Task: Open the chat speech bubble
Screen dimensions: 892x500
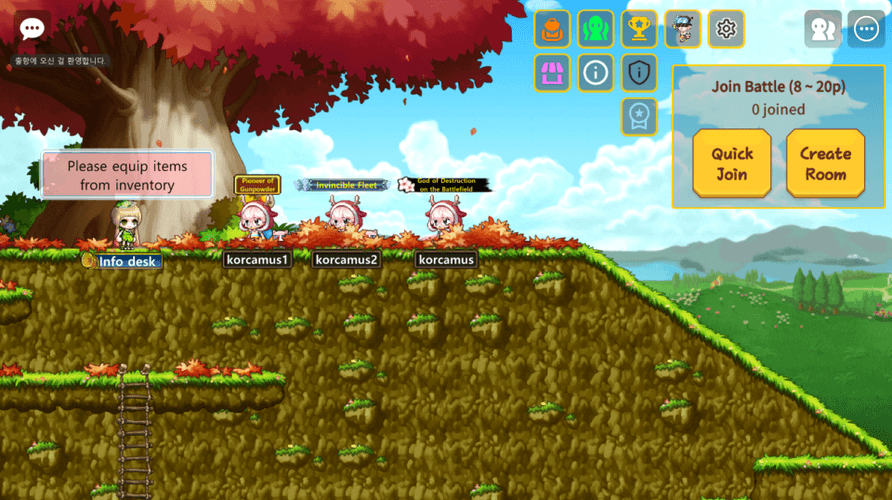Action: [x=32, y=28]
